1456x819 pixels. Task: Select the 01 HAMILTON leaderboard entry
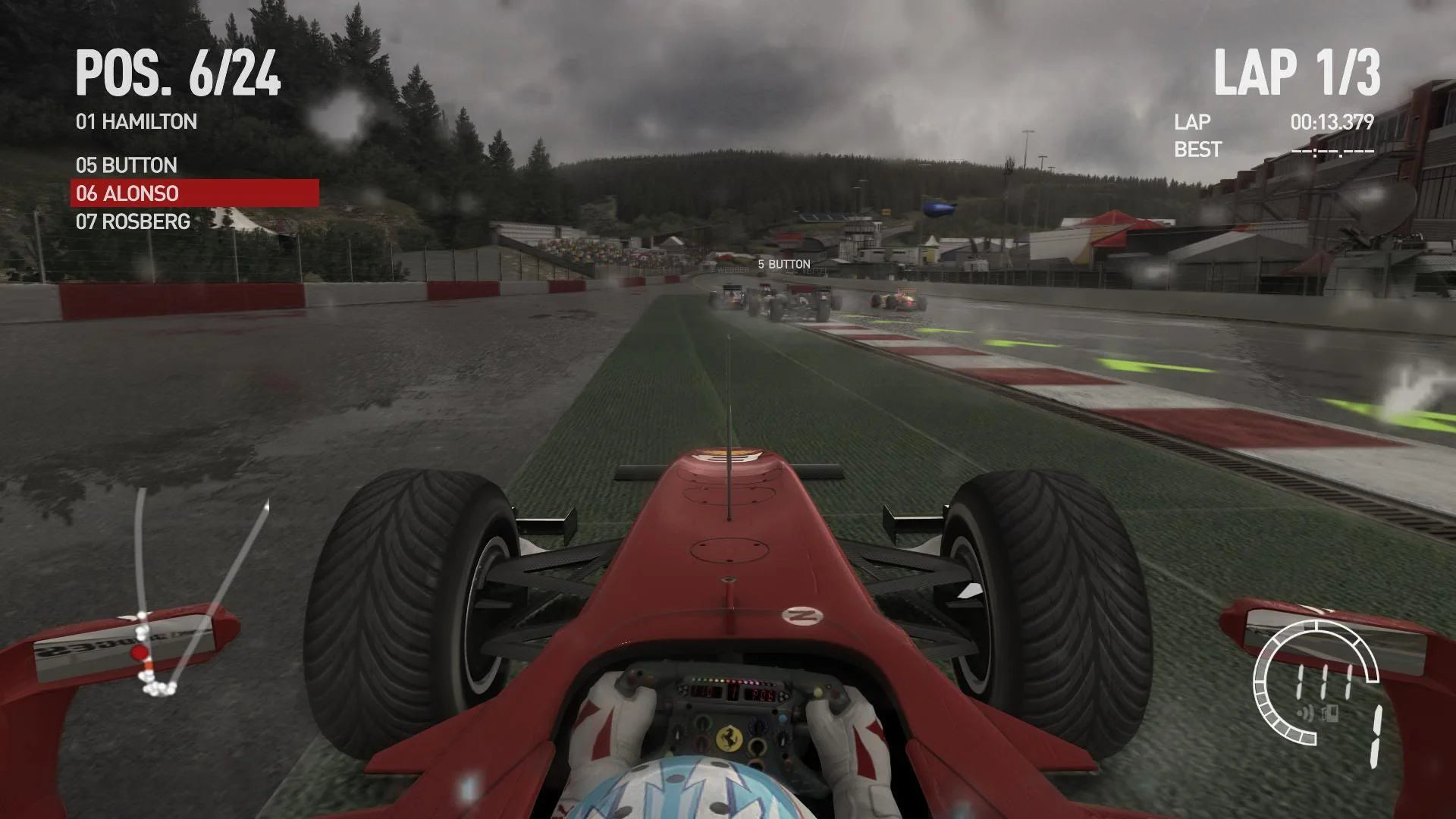pos(136,121)
